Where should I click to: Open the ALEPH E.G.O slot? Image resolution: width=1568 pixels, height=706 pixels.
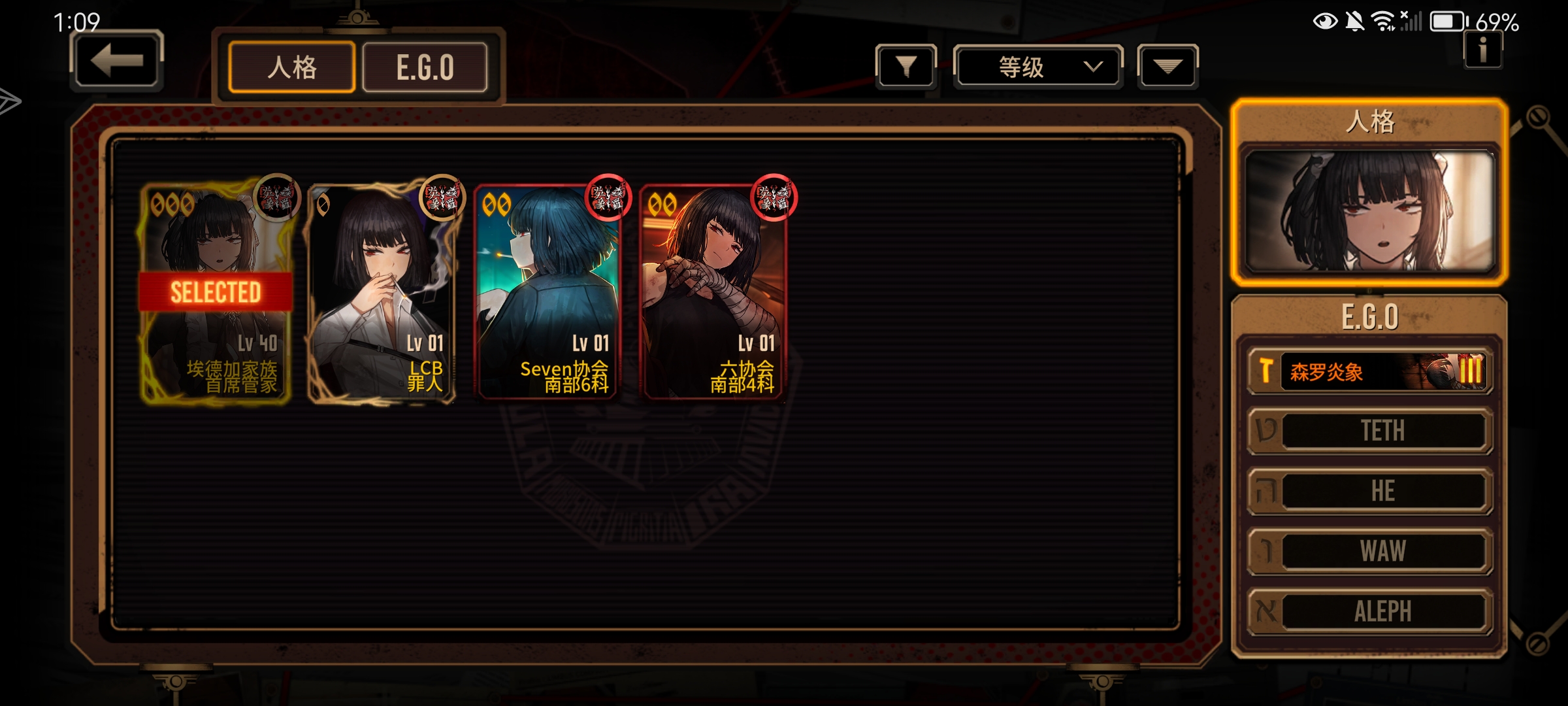[x=1371, y=612]
